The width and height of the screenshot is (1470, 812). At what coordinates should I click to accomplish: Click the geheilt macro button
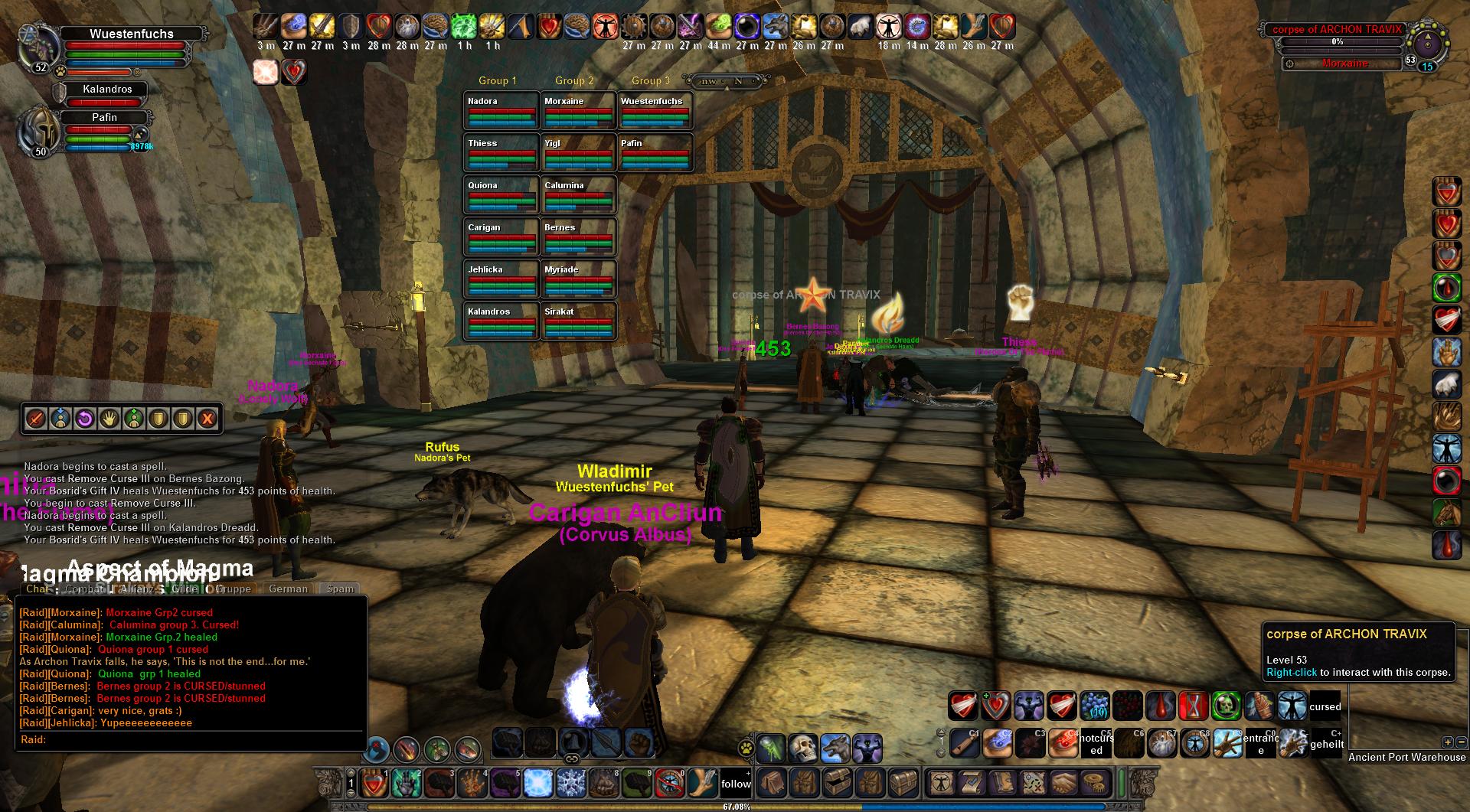(1326, 743)
